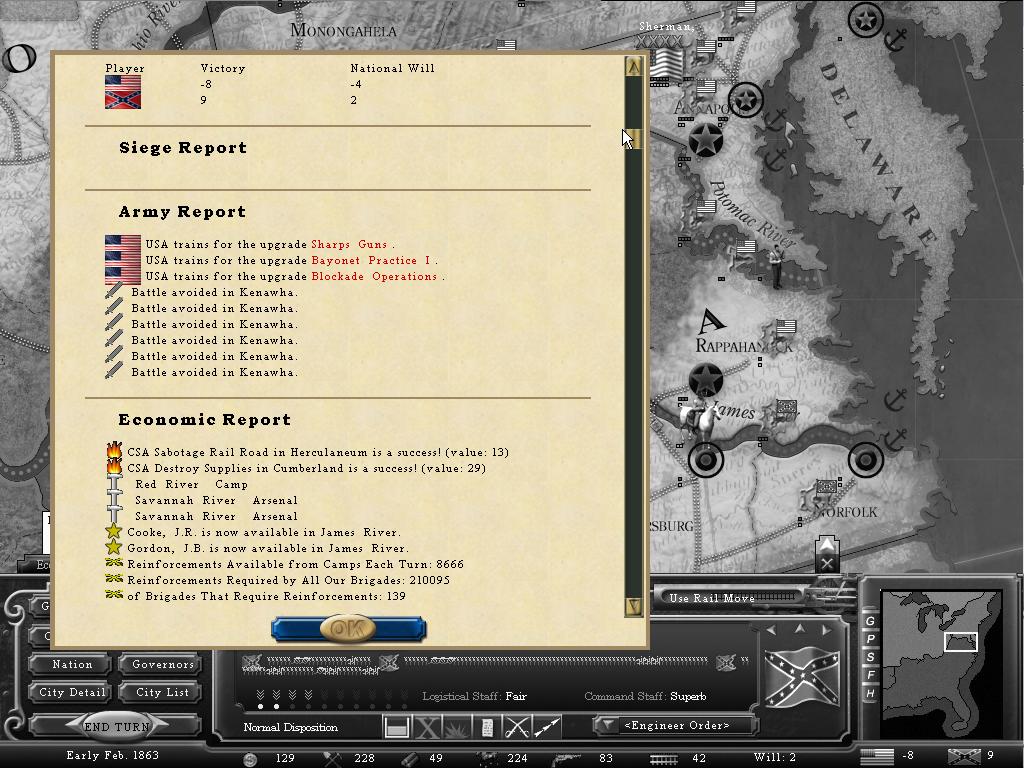The image size is (1024, 768).
Task: Select the F map filter button
Action: tap(870, 675)
